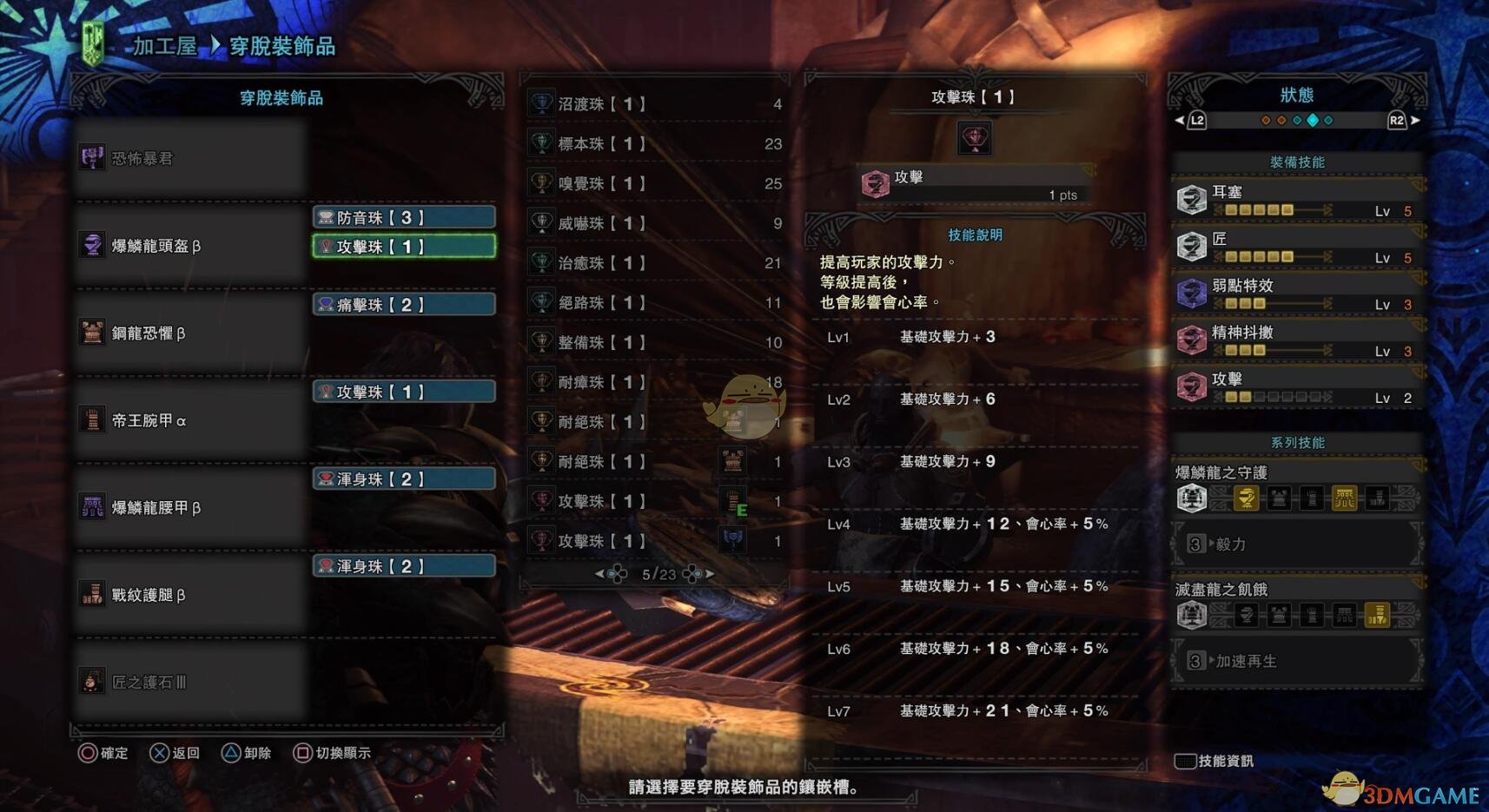Select 攻擊珠【1】 slot on 爆鱗龍頭盔β
1489x812 pixels.
pos(404,247)
